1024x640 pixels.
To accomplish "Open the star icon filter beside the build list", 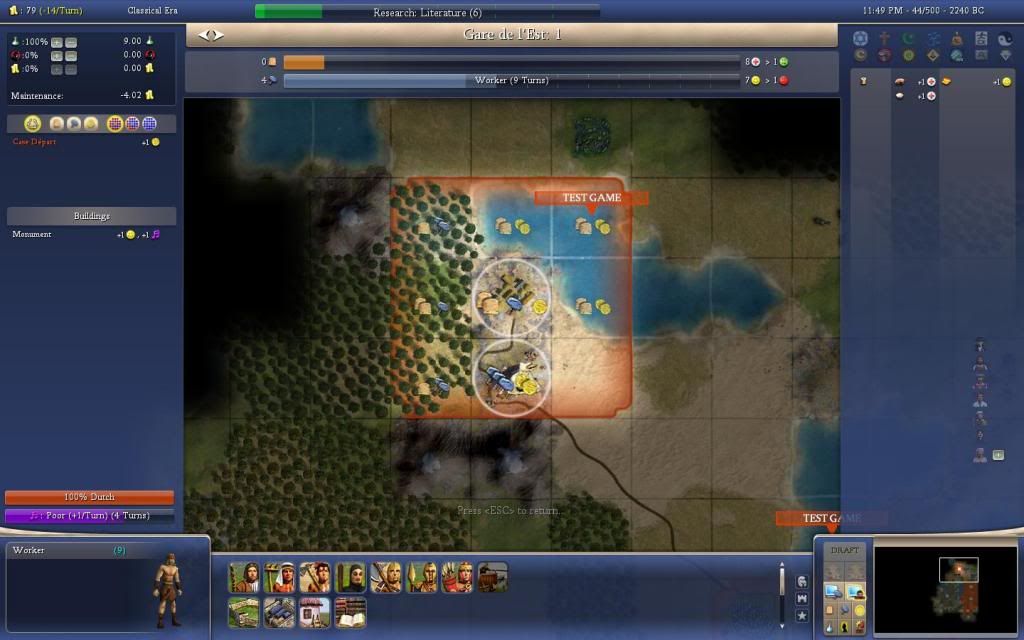I will pos(802,615).
